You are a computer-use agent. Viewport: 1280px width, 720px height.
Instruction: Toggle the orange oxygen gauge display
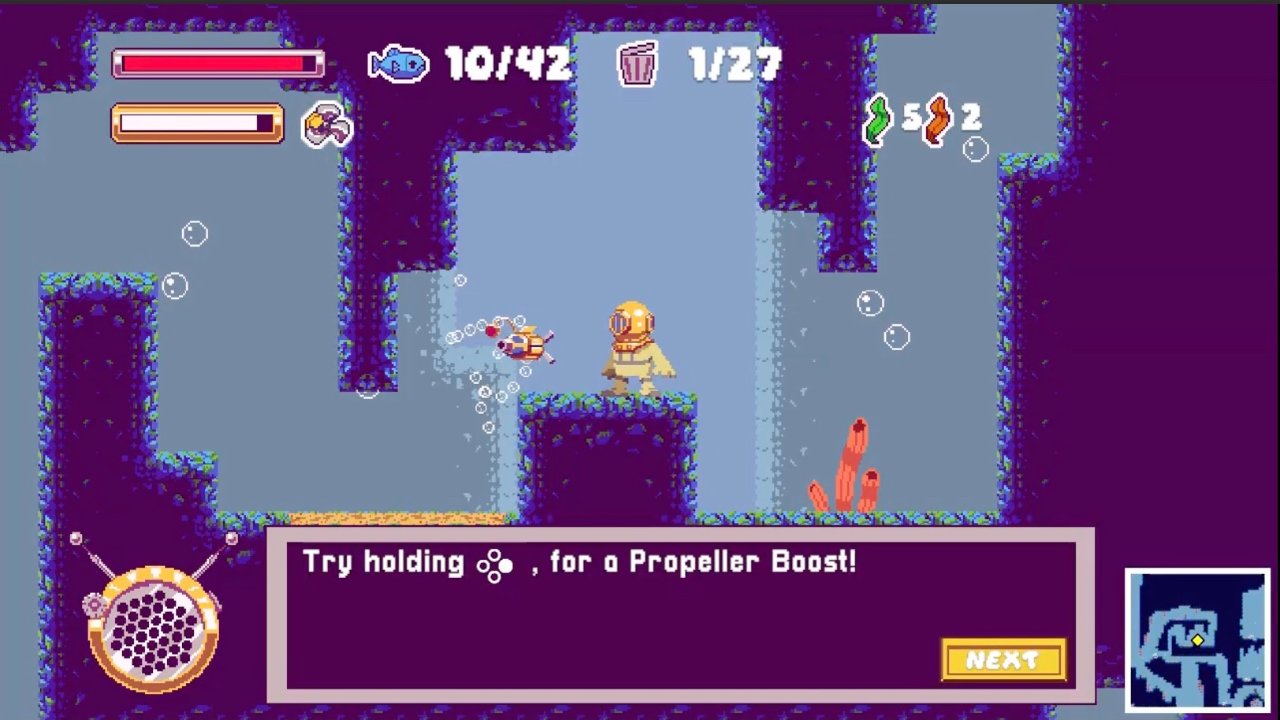pyautogui.click(x=196, y=123)
